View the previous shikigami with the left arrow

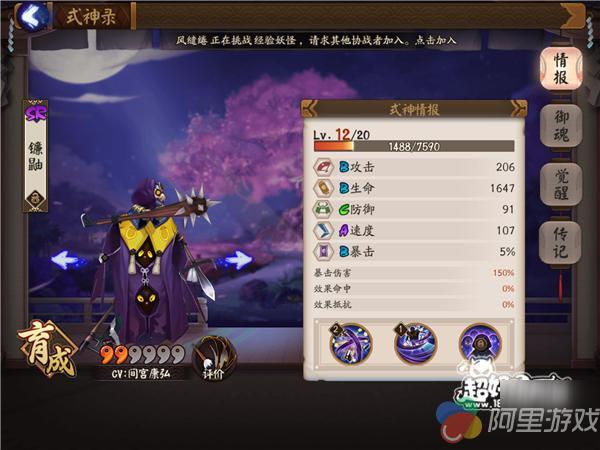67,259
